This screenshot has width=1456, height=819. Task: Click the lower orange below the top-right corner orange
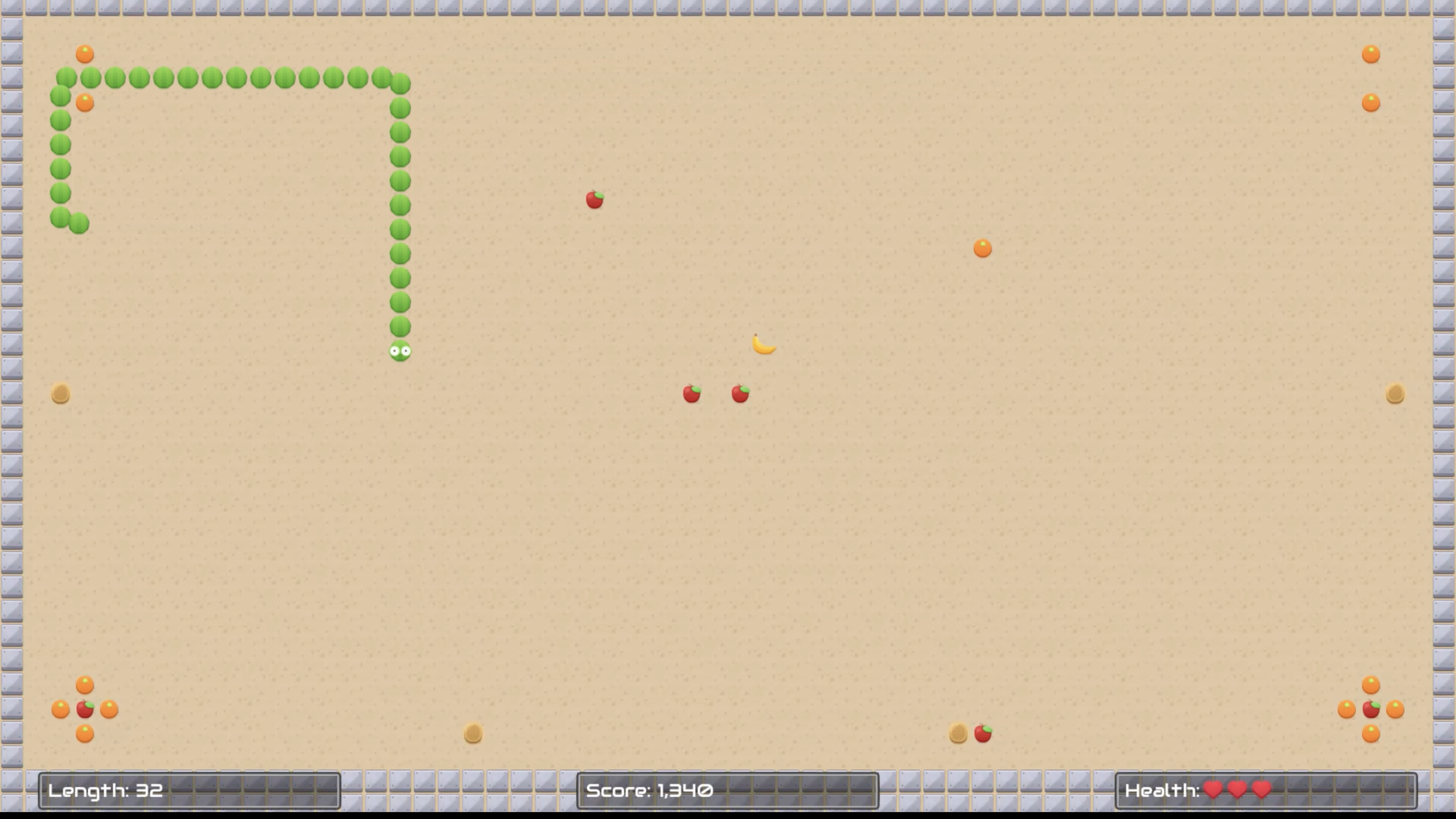1370,102
